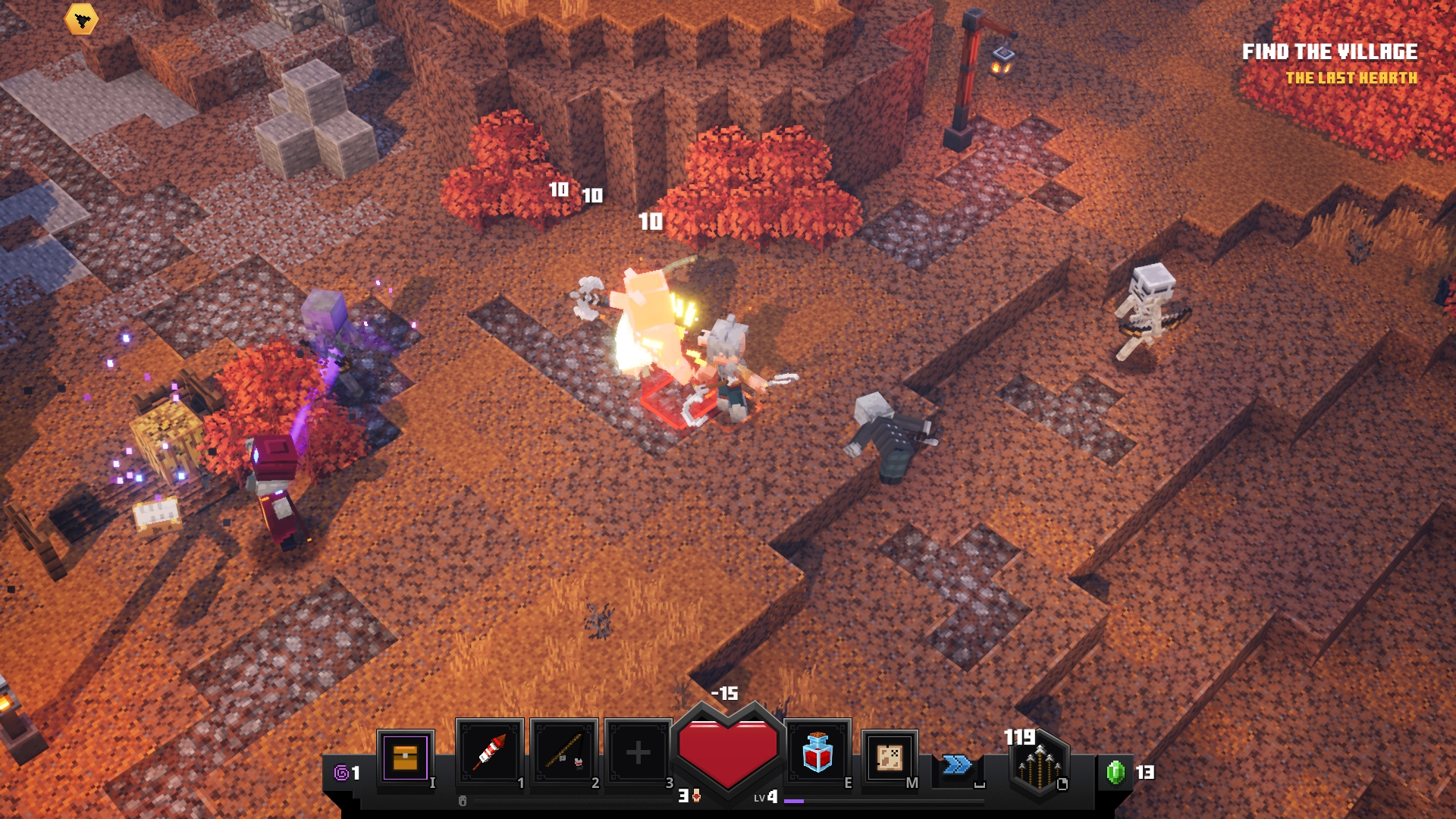Image resolution: width=1456 pixels, height=819 pixels.
Task: Use the health potion flask icon
Action: pyautogui.click(x=817, y=755)
